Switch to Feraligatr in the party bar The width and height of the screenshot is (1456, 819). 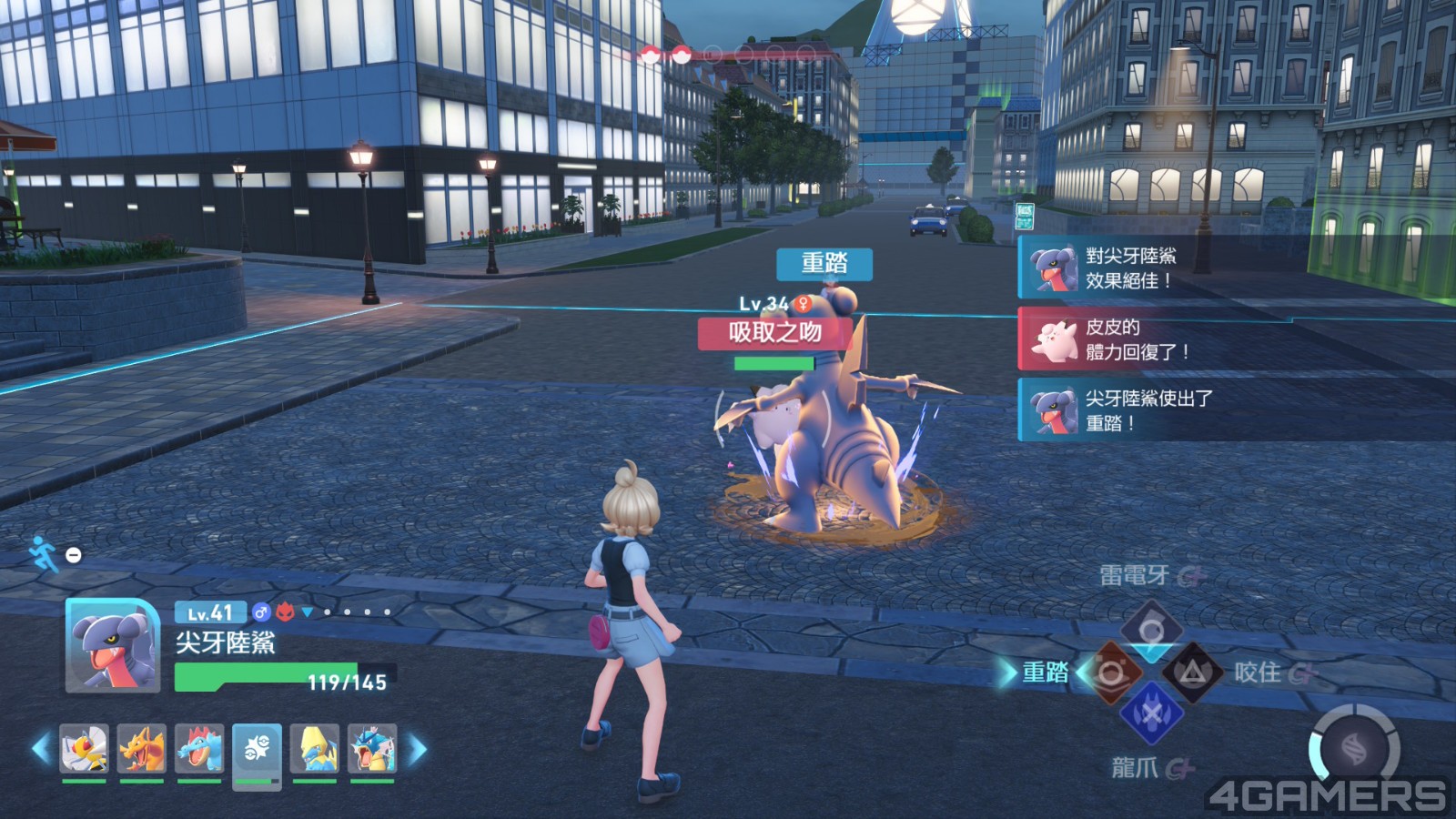(199, 749)
